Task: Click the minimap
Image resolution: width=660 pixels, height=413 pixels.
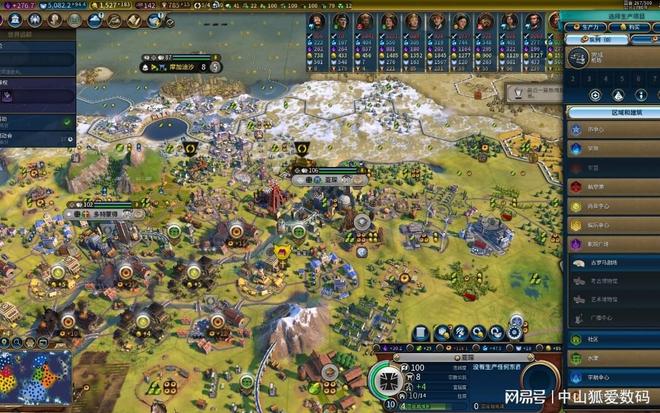Action: 36,380
